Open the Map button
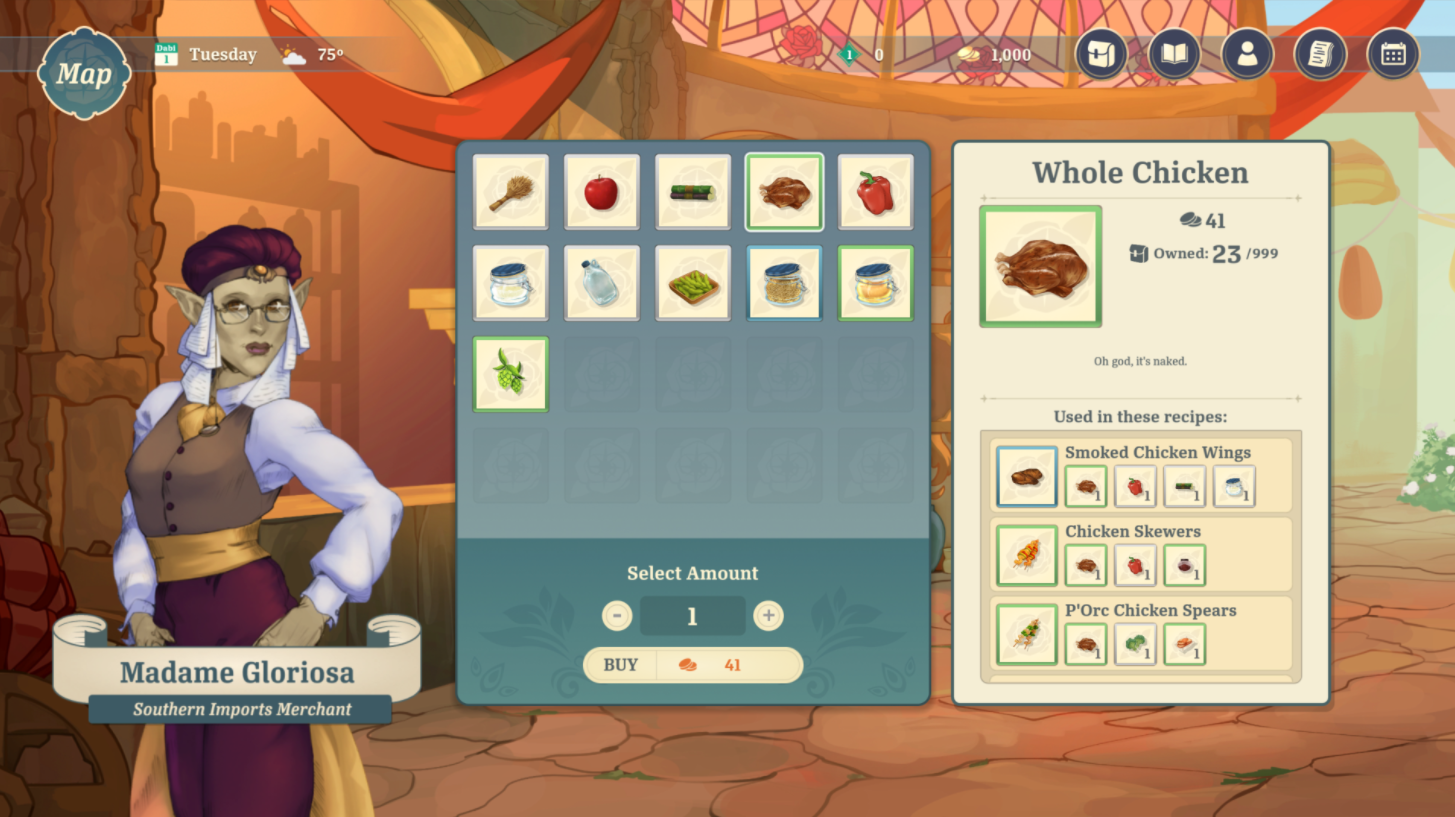This screenshot has height=817, width=1455. click(84, 73)
